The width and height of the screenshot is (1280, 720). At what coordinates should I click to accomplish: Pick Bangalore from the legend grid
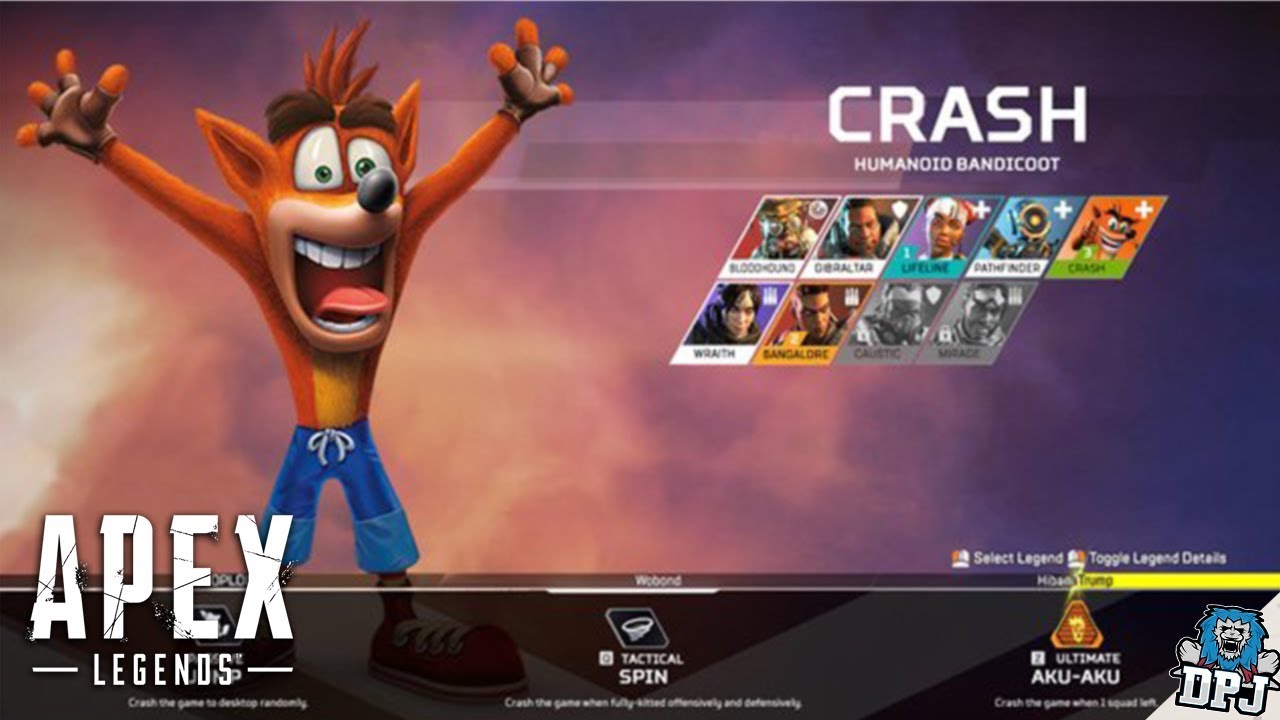[808, 322]
